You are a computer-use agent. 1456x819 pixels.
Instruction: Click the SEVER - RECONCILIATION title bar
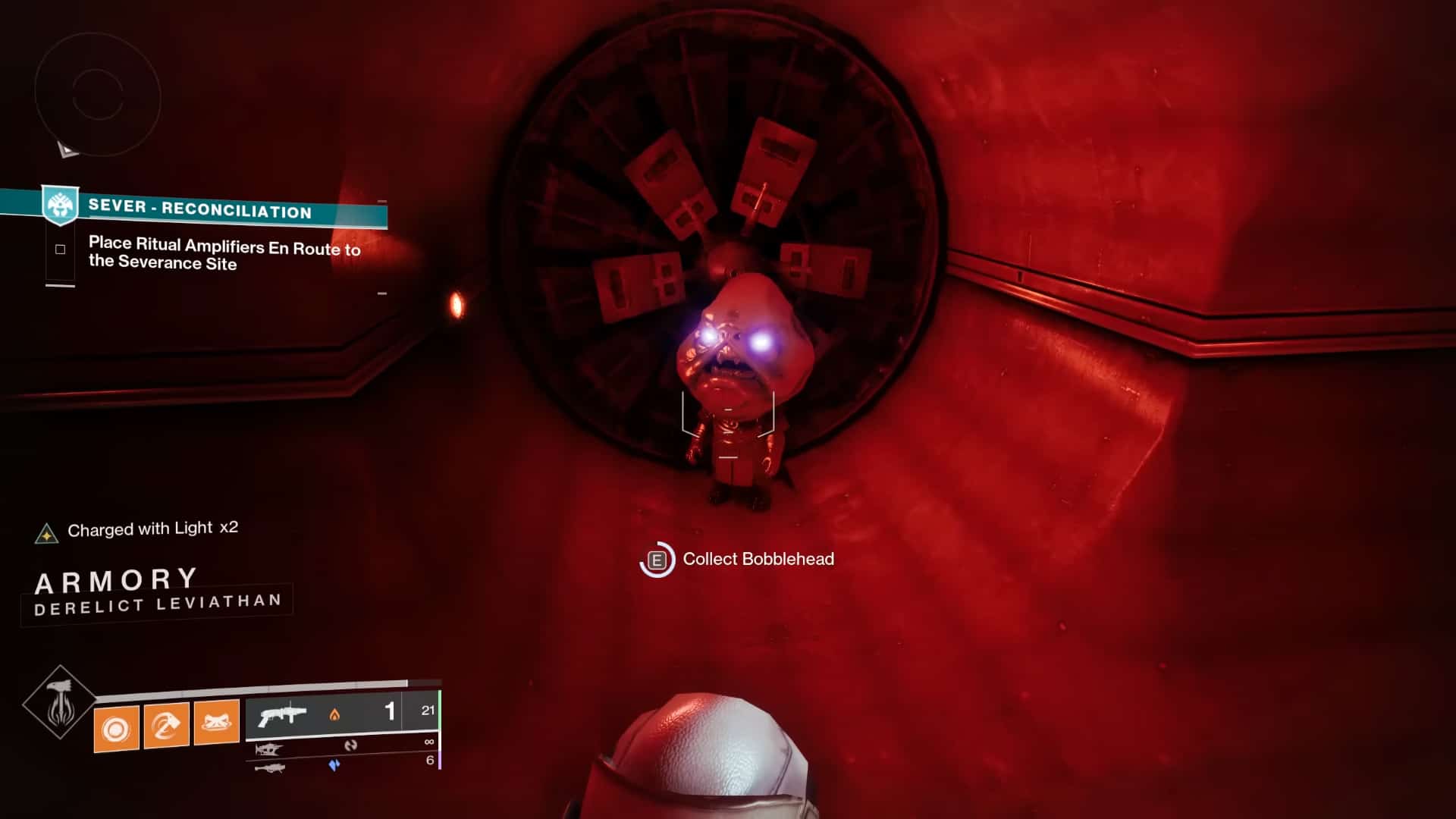[x=202, y=212]
